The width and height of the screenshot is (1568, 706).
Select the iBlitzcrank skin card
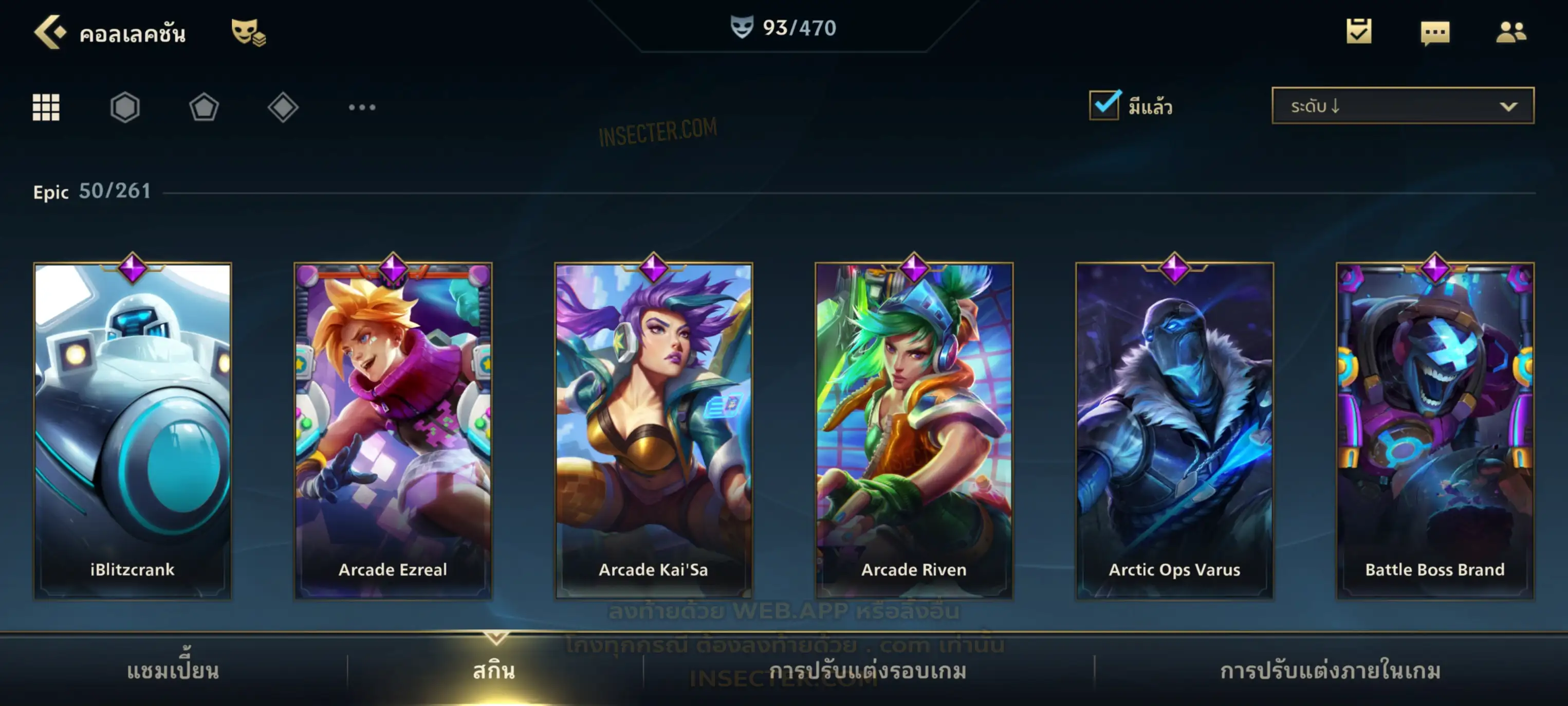(133, 430)
